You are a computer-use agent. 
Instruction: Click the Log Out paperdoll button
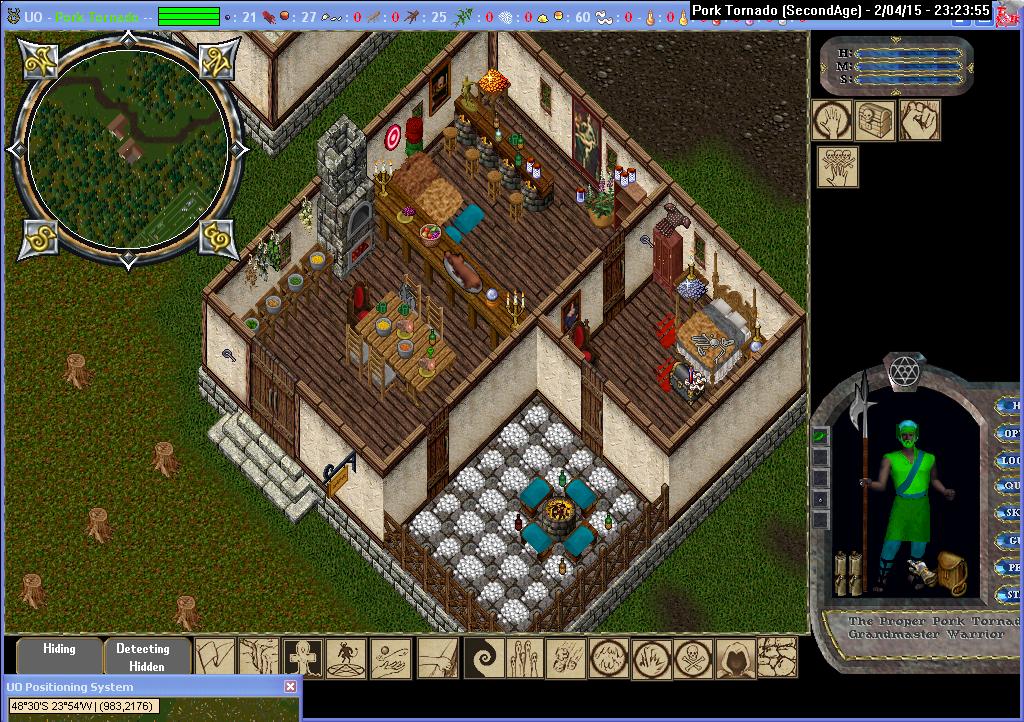pyautogui.click(x=1012, y=460)
